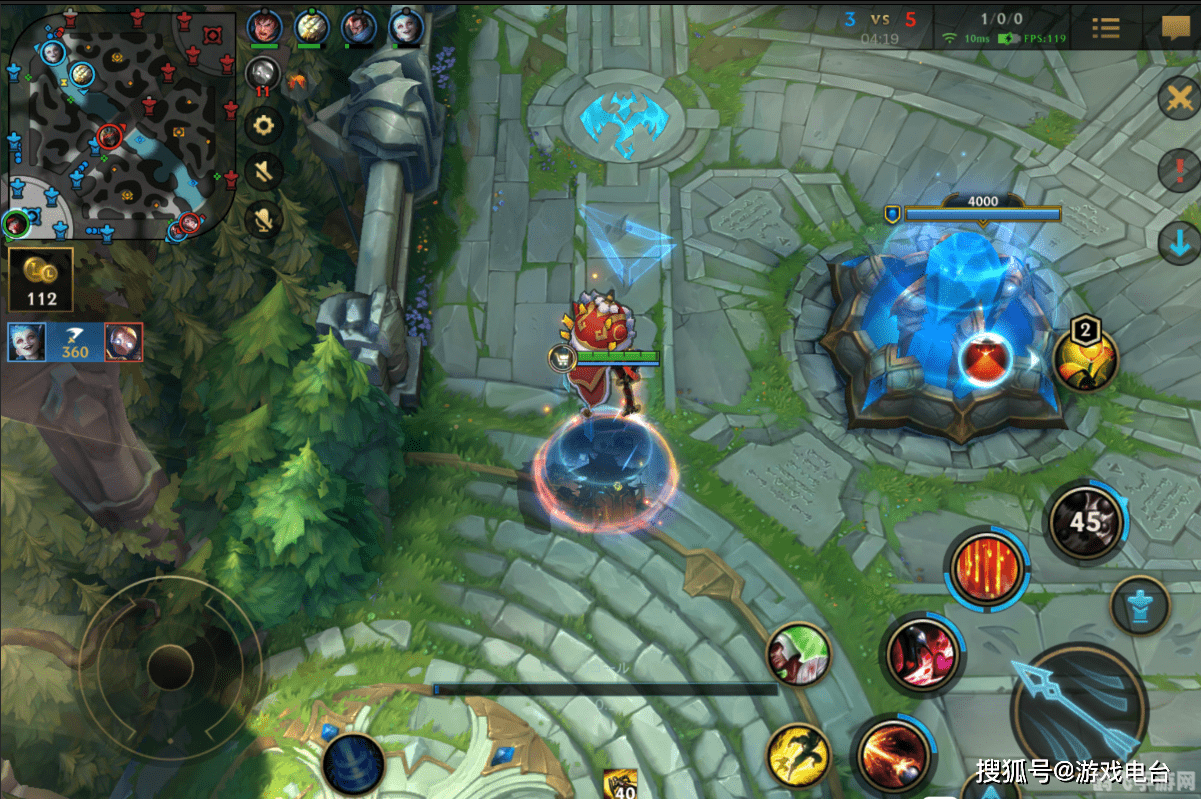Toggle the muted speaker icon
The height and width of the screenshot is (799, 1201).
(264, 170)
